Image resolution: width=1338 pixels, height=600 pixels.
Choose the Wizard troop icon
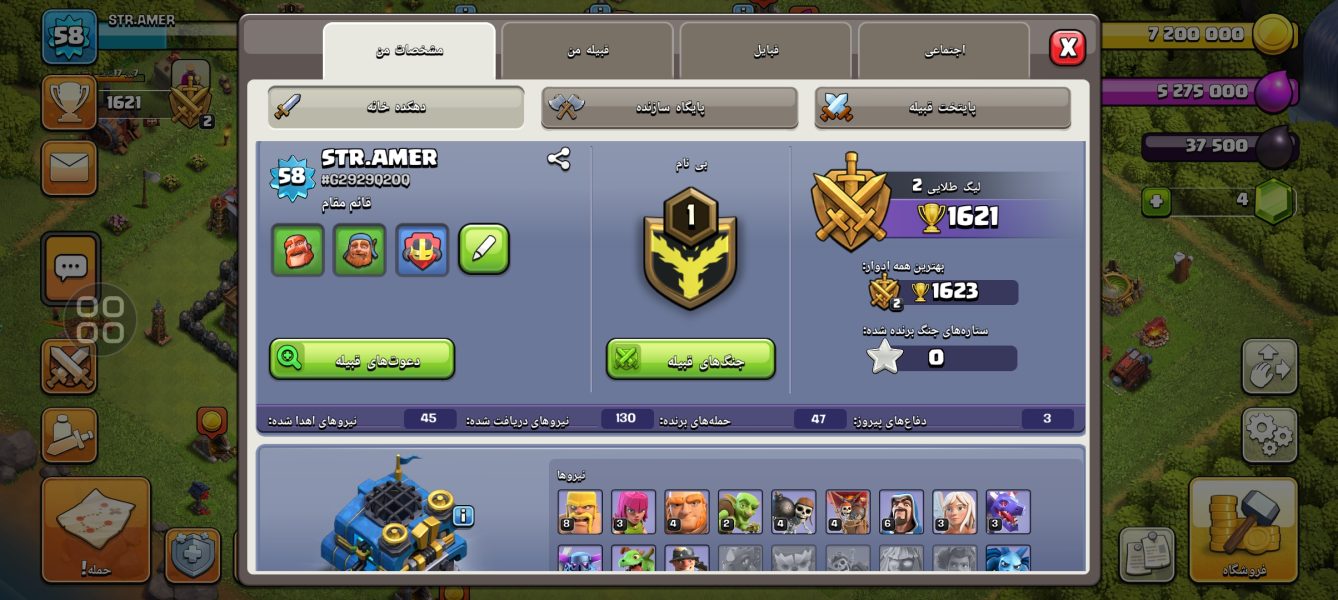pyautogui.click(x=900, y=512)
